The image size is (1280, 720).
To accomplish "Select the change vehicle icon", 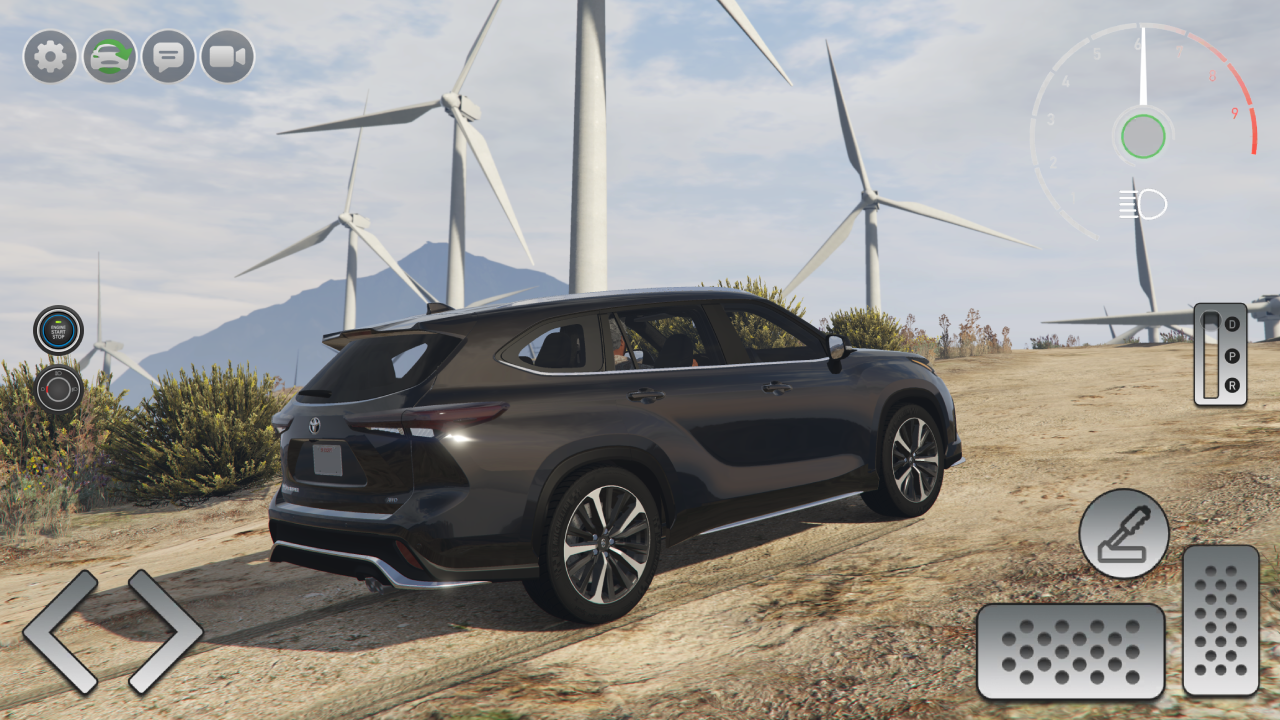I will [x=109, y=57].
